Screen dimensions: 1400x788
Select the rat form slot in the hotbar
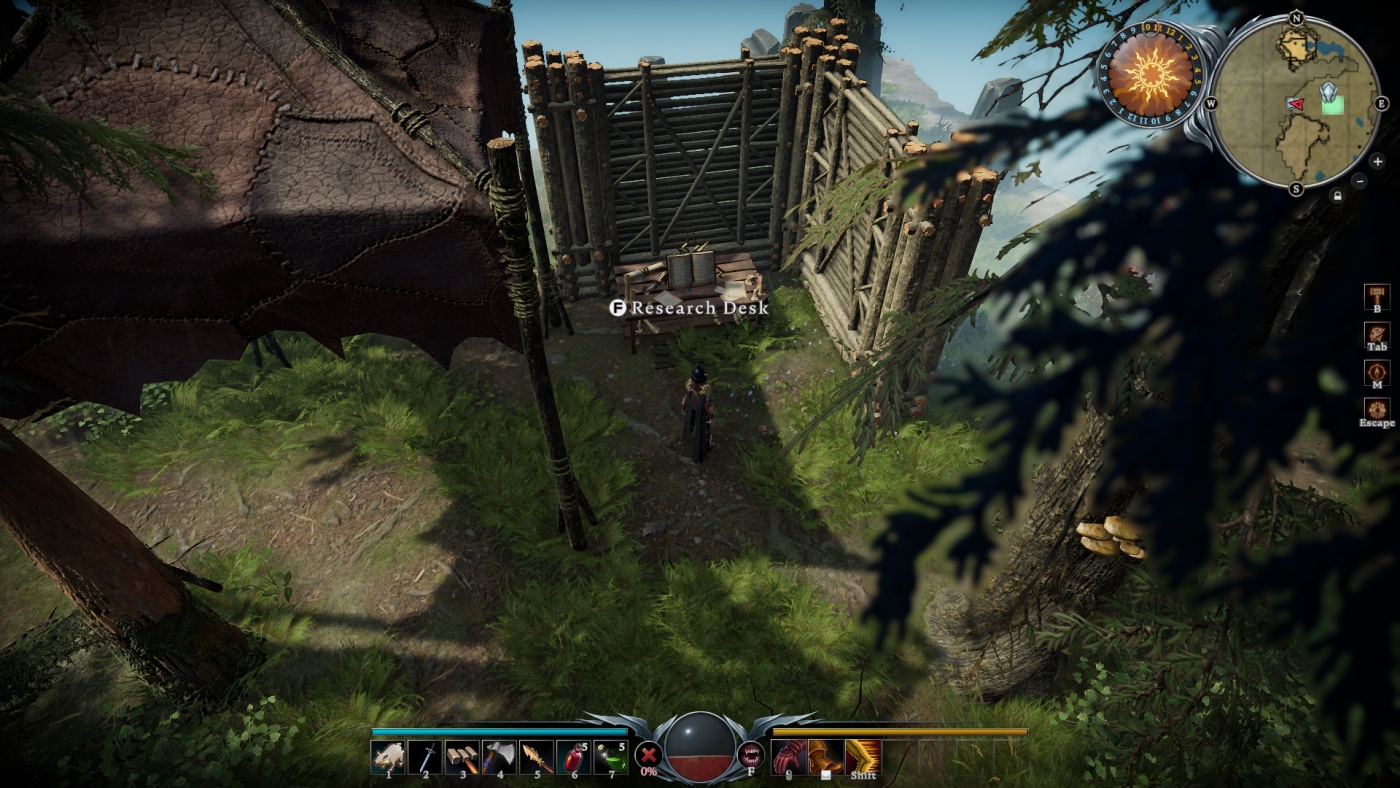pos(388,757)
